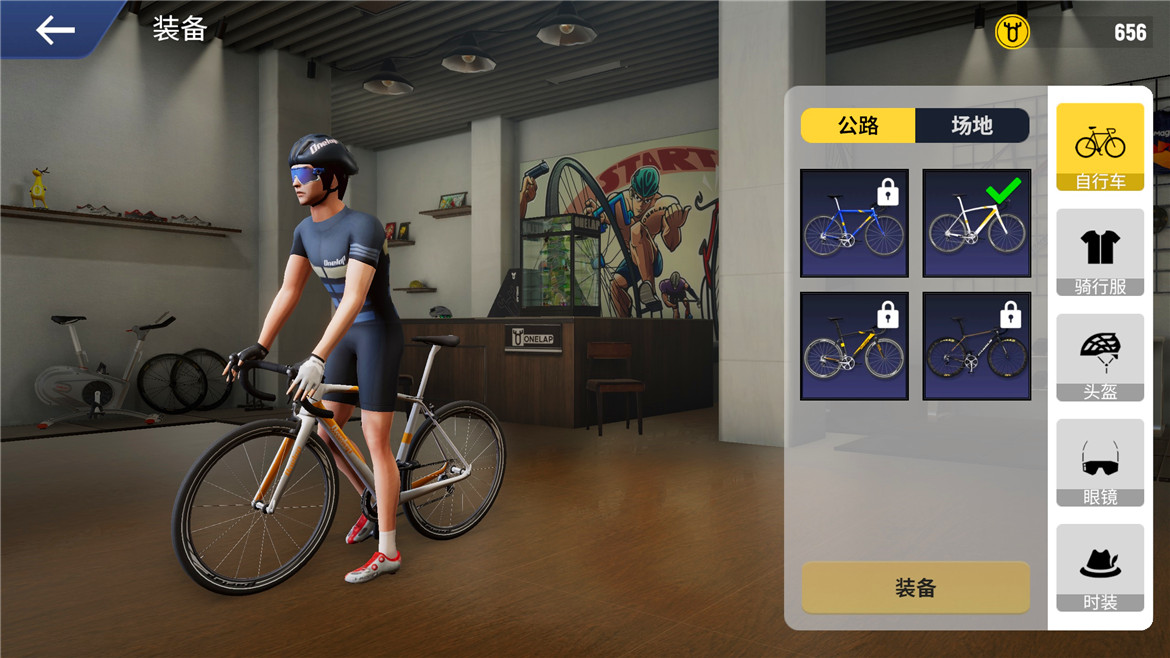
Task: Open the 自行车 bicycle category
Action: pos(1100,147)
